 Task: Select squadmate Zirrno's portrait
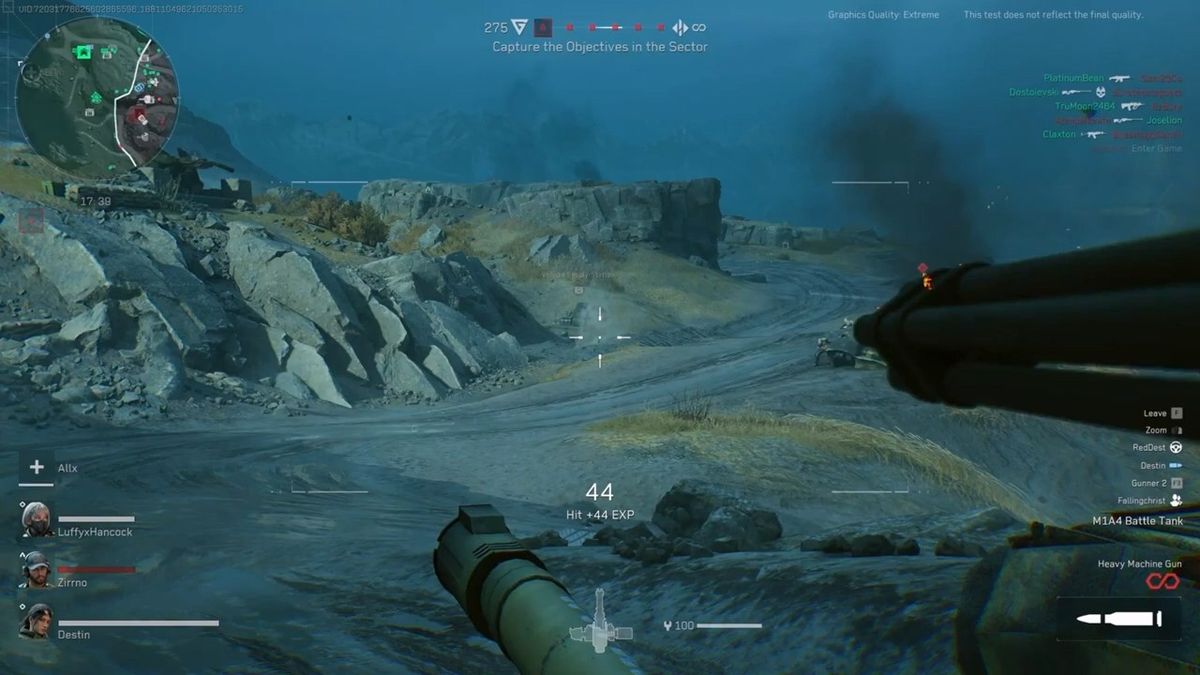[37, 570]
